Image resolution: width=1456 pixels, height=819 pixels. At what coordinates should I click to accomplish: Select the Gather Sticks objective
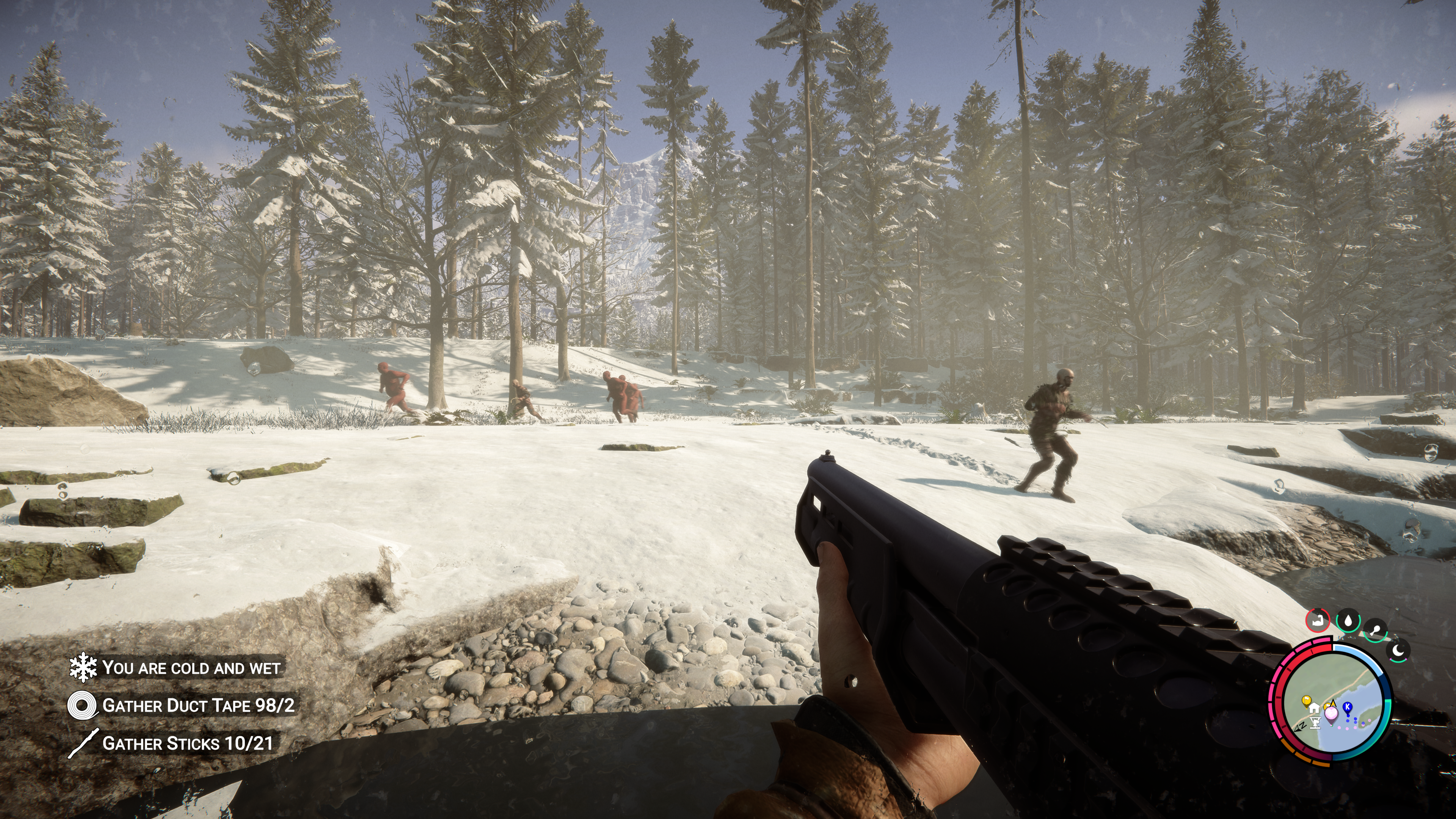click(x=187, y=743)
